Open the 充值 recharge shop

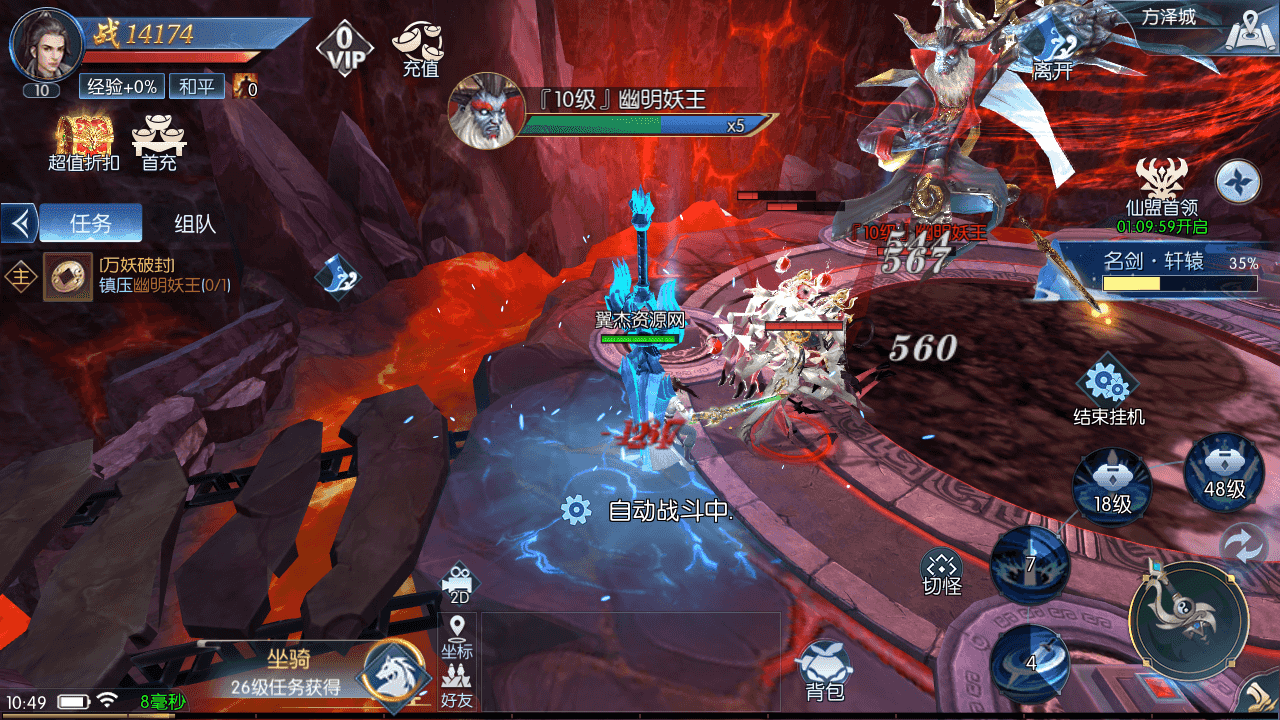pyautogui.click(x=420, y=48)
